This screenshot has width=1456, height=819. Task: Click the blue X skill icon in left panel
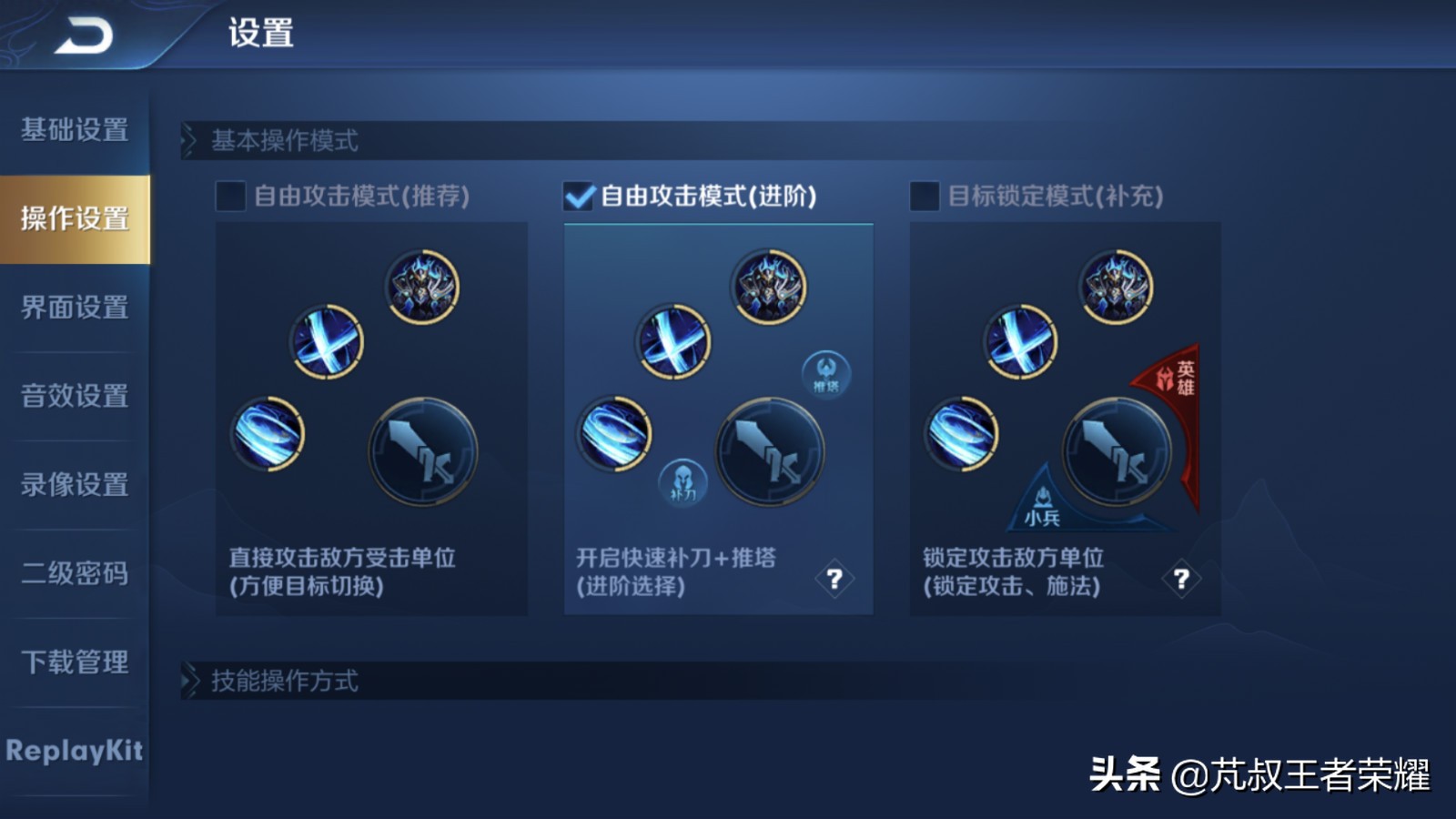pos(329,343)
